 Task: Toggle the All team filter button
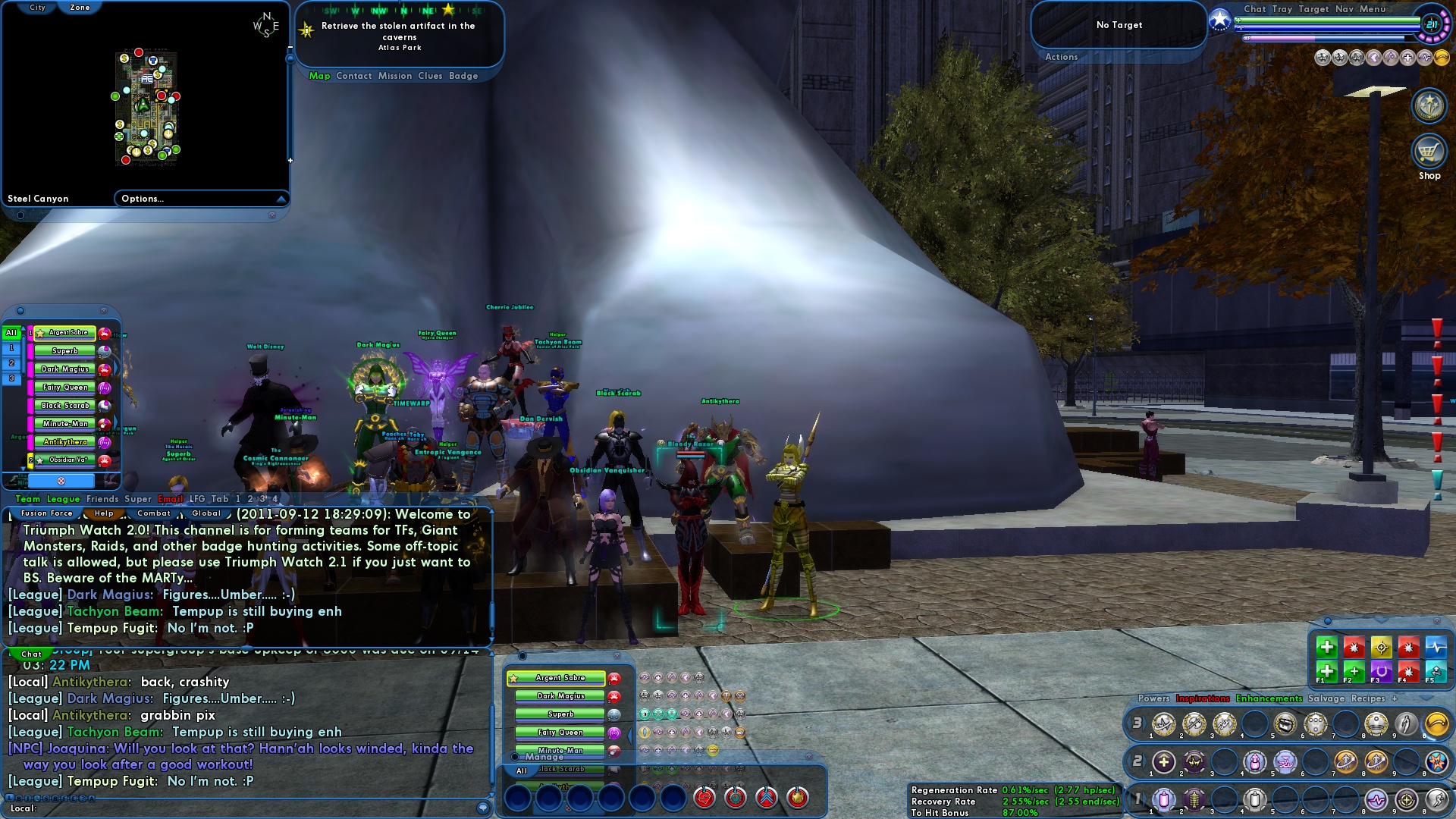[x=11, y=331]
